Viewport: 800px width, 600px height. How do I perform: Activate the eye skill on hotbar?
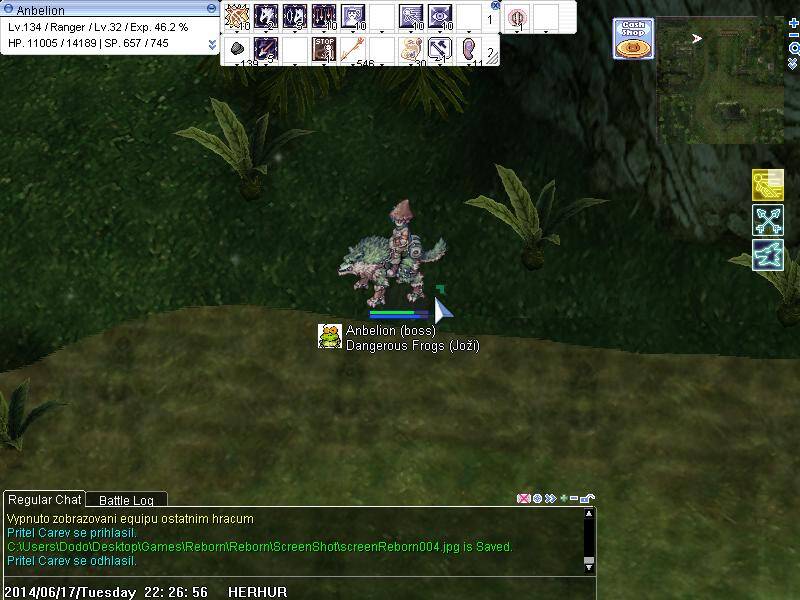[440, 17]
